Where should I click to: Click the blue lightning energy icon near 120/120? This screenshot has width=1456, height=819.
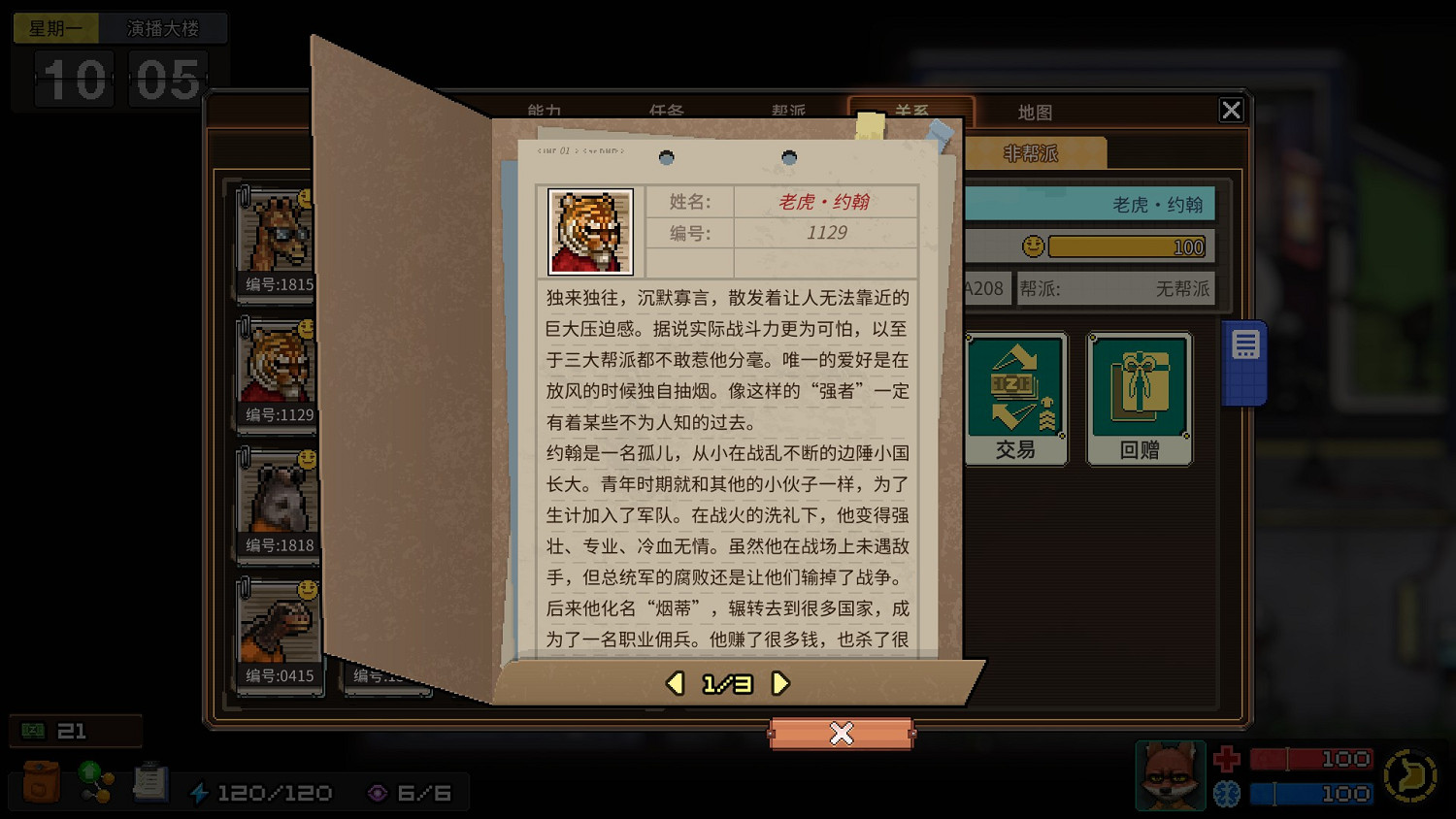click(201, 792)
